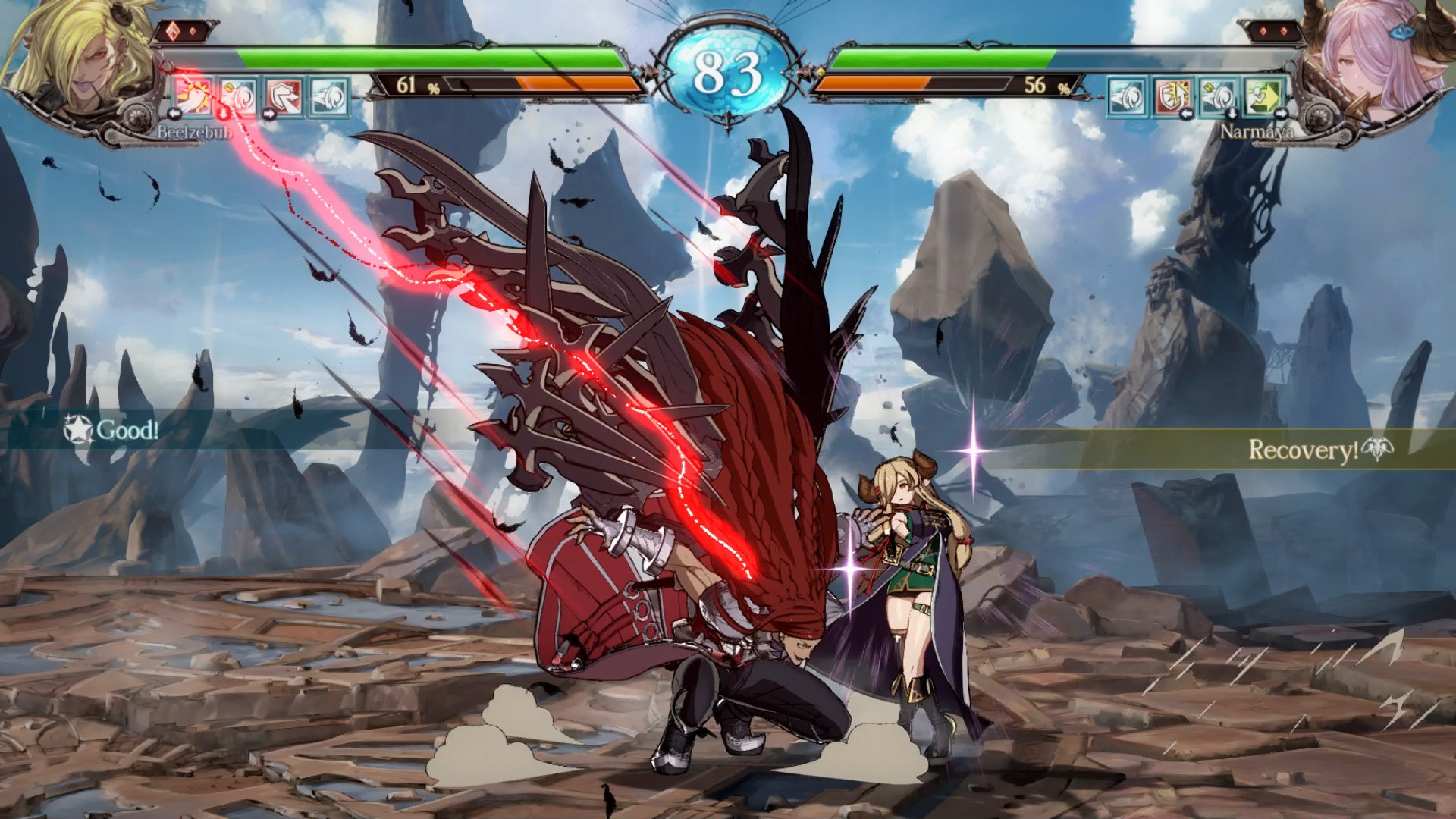Toggle the left-arrow input indicator near Narmaya's skills
The height and width of the screenshot is (819, 1456).
click(x=1187, y=114)
